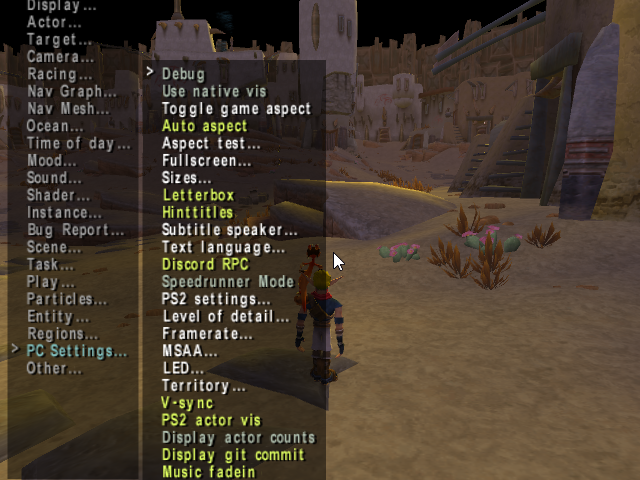
Task: Click Toggle game aspect entry
Action: [236, 108]
